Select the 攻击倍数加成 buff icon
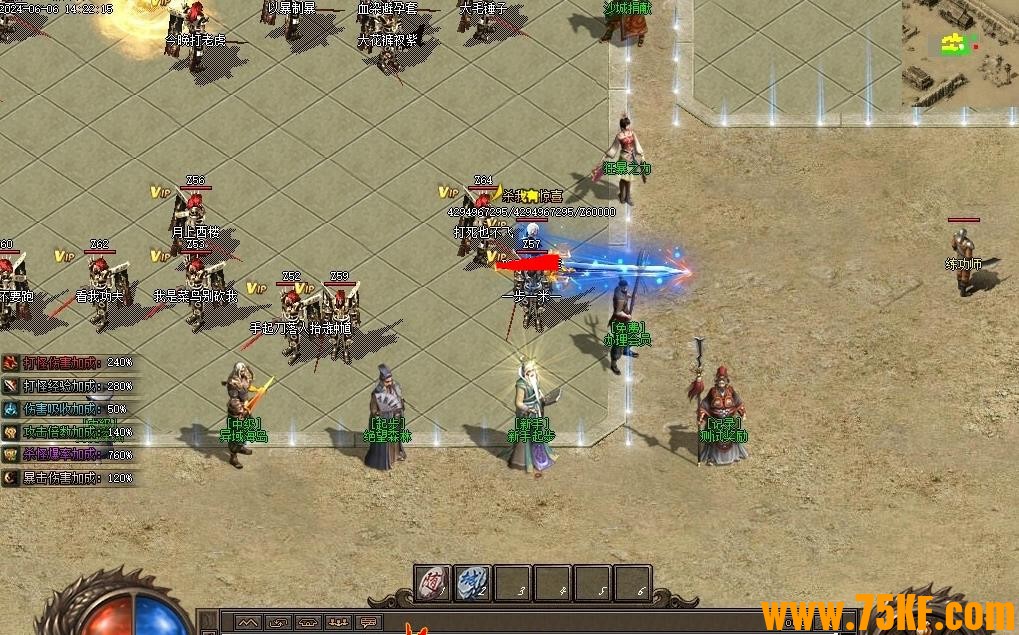 pyautogui.click(x=10, y=432)
